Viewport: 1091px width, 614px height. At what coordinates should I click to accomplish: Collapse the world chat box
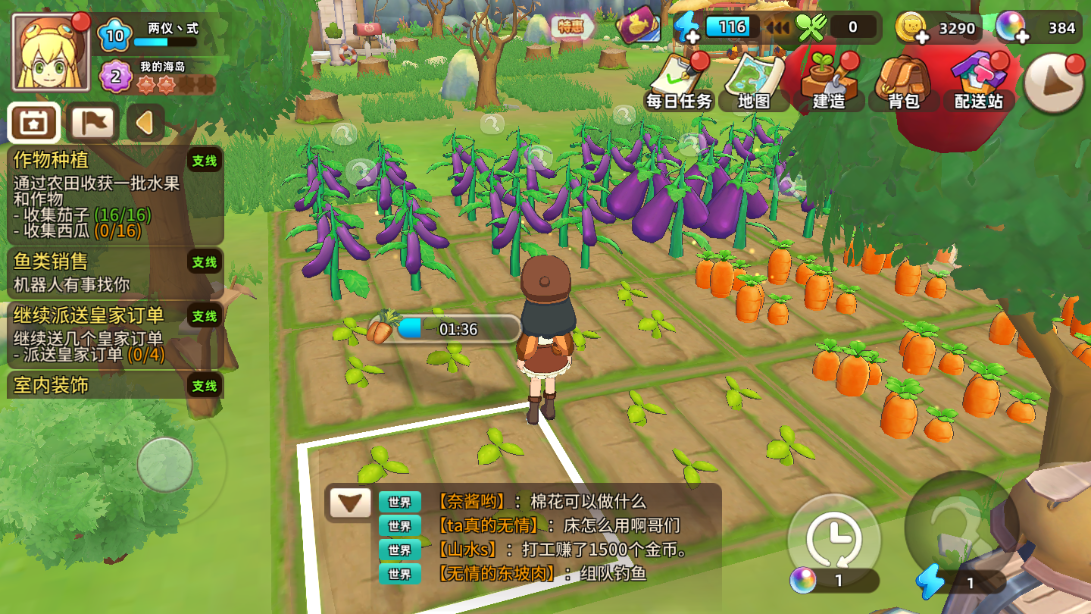point(350,503)
